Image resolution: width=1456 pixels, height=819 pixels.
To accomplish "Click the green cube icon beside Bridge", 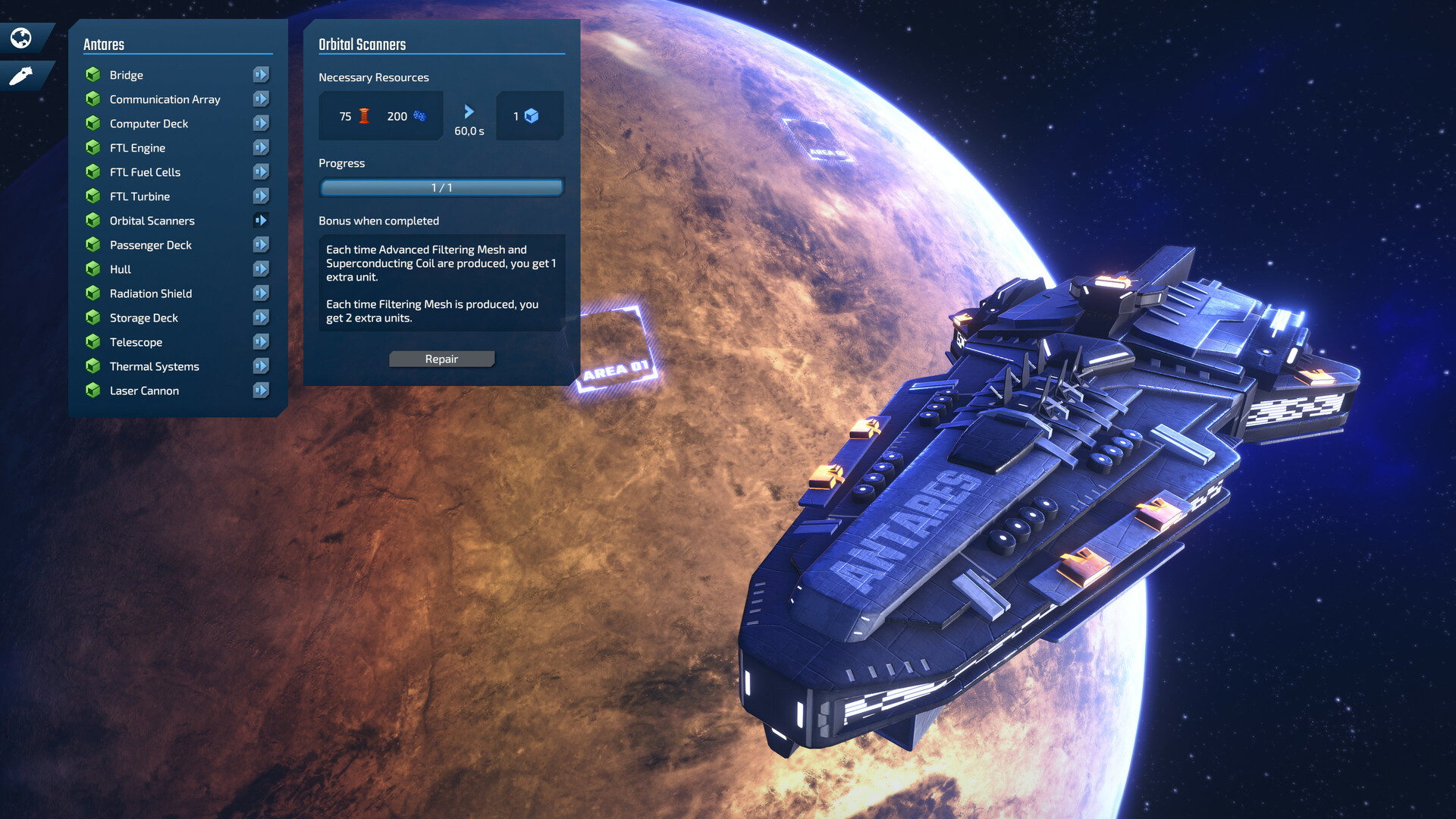I will 93,74.
